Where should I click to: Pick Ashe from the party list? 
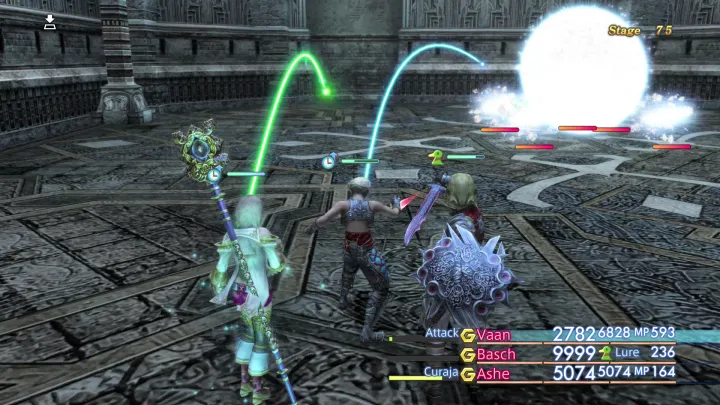[493, 374]
